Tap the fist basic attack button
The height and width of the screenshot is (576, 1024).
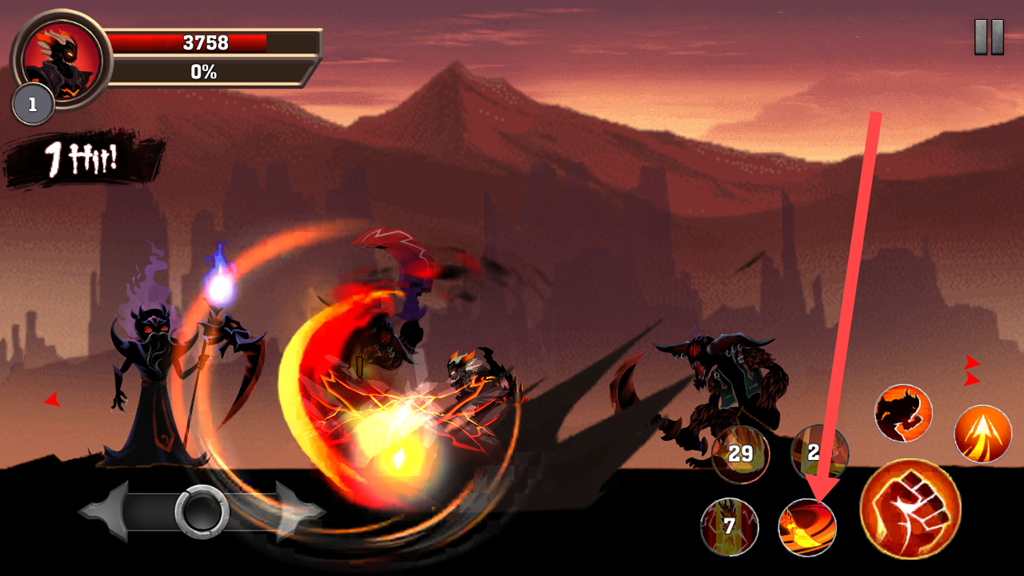click(x=910, y=509)
